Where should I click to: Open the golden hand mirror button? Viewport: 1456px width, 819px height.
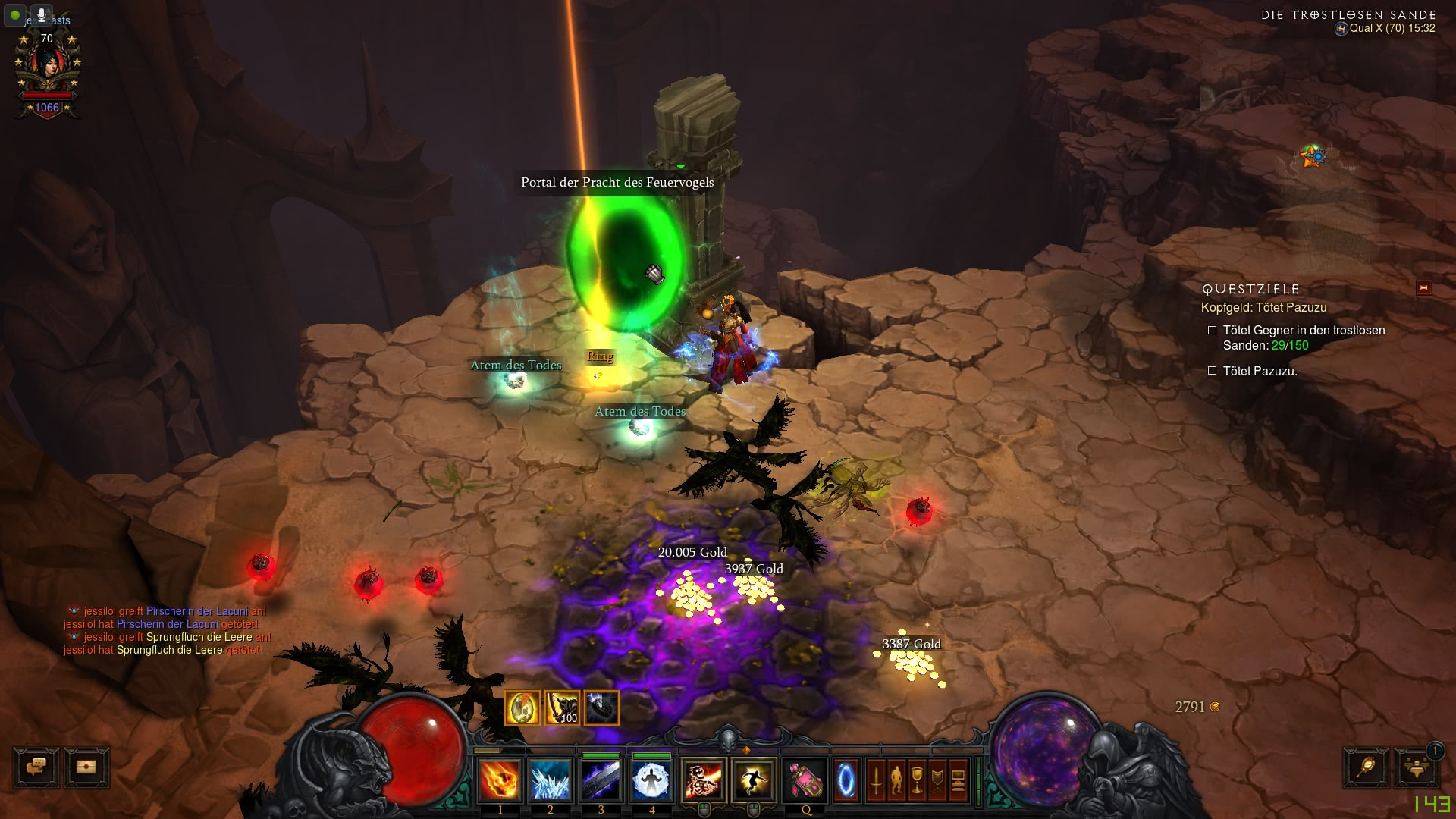(x=1366, y=767)
